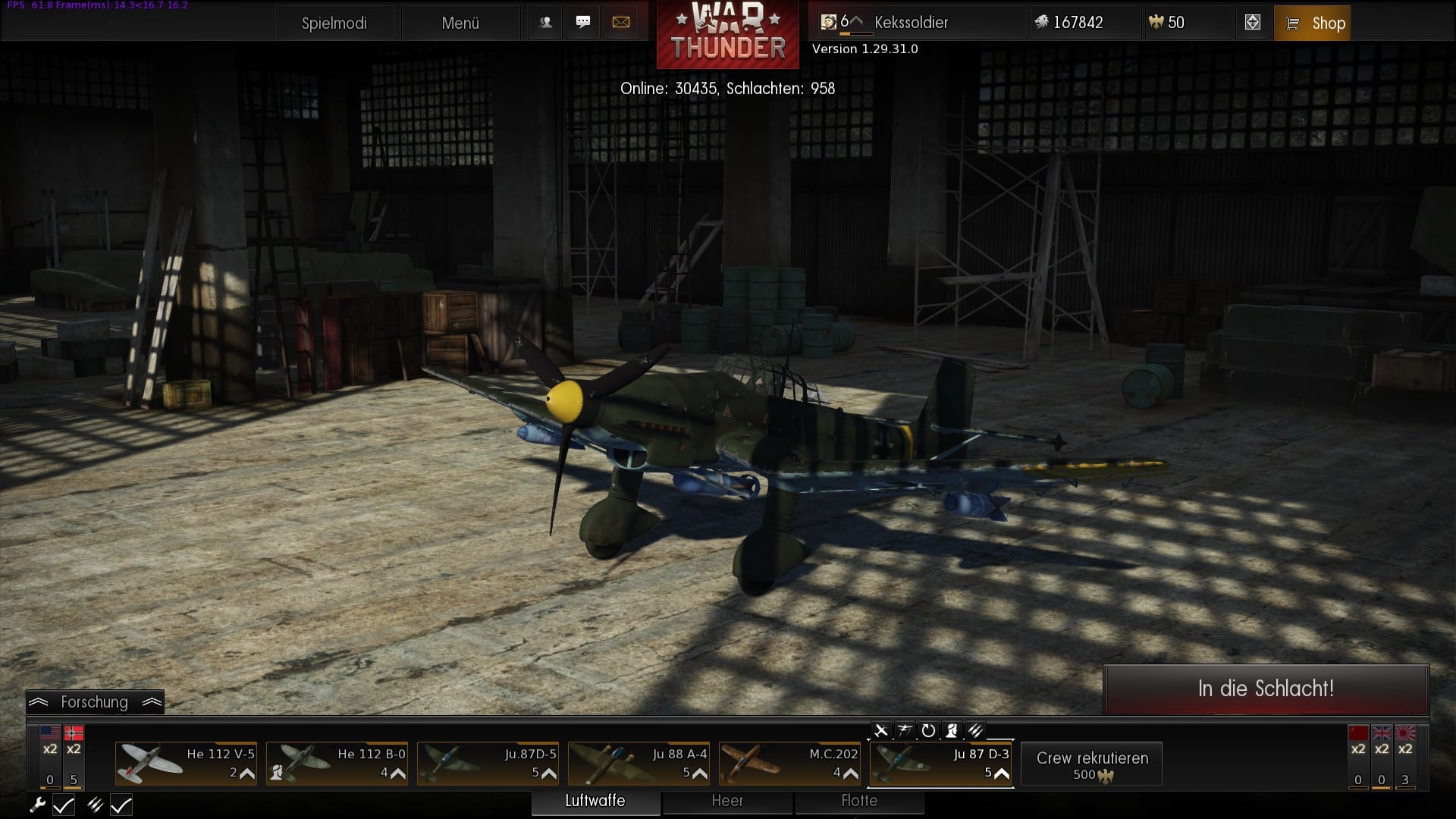
Task: Open the Menü dropdown
Action: point(460,23)
